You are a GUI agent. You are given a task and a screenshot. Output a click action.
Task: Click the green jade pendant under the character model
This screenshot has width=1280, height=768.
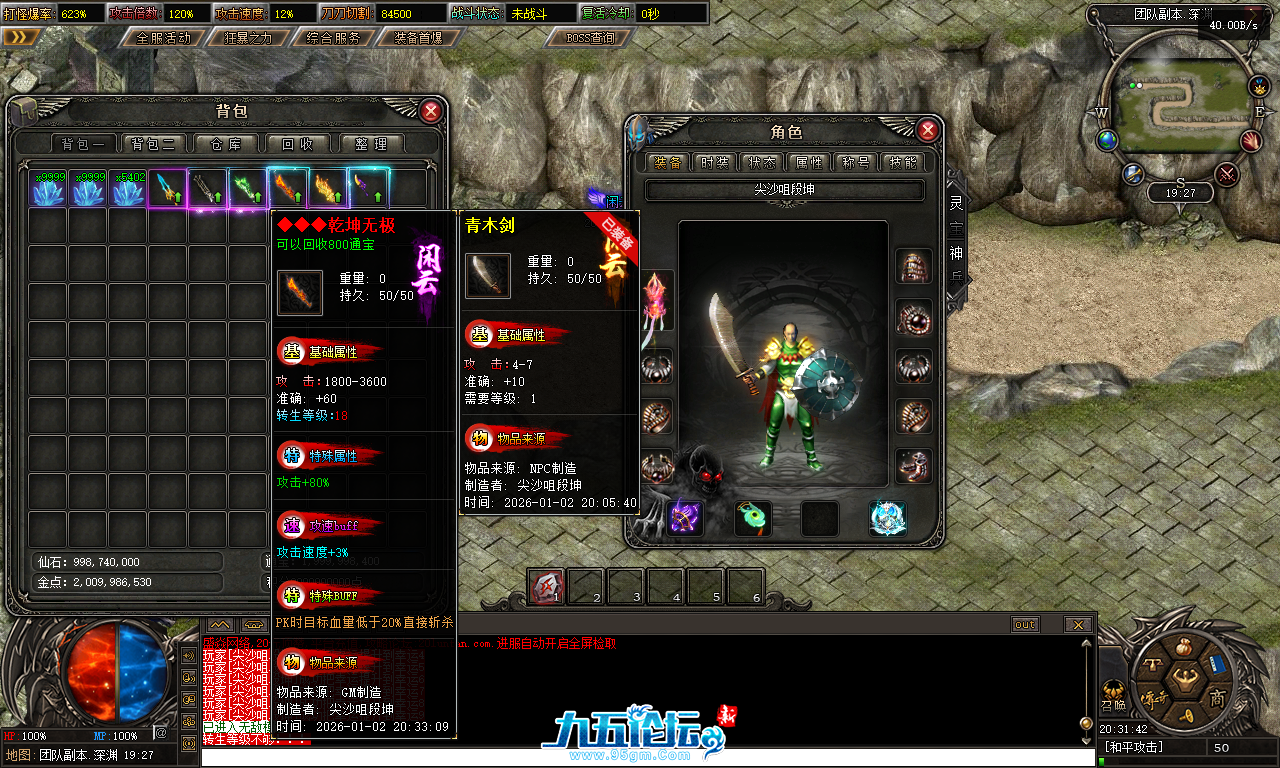point(753,517)
